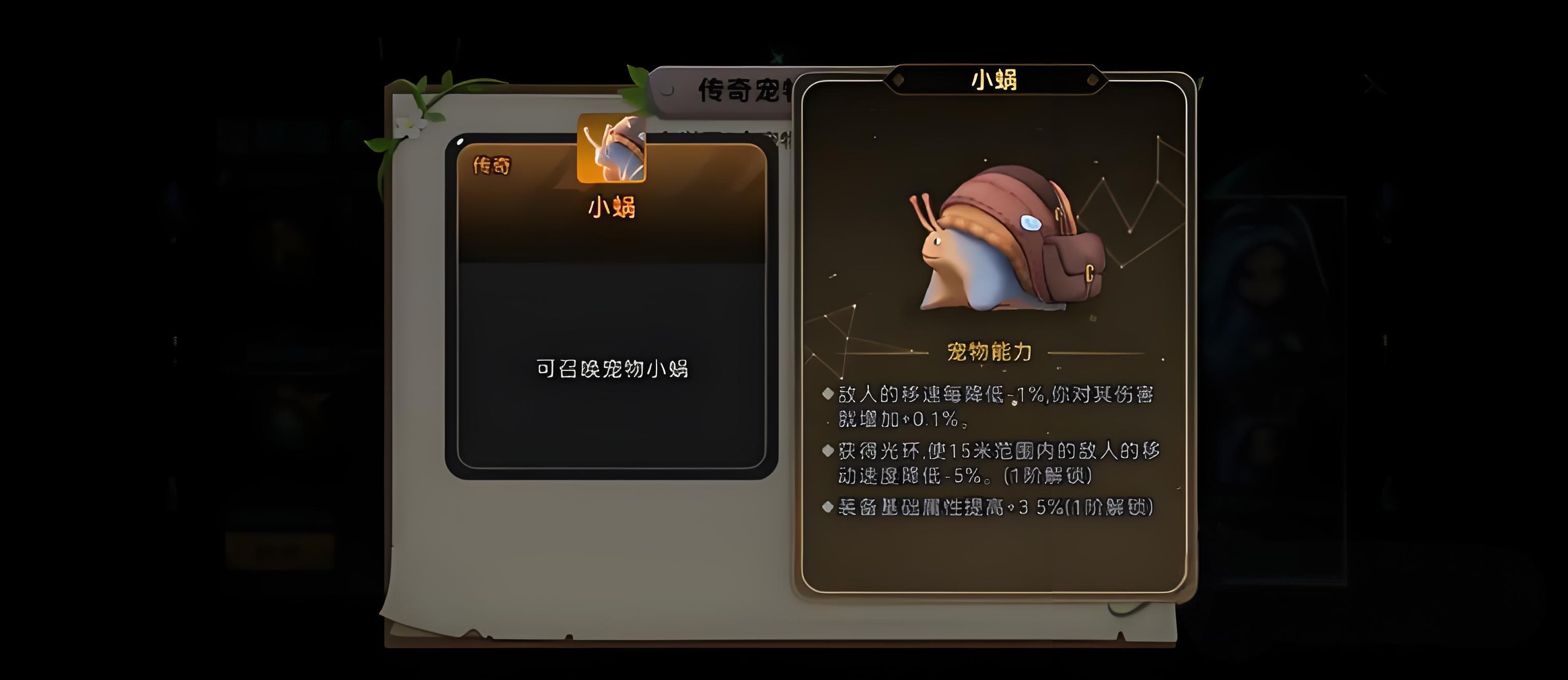Tap the 小蜗 snail icon thumbnail
Screen dimensions: 1568x680
tap(611, 148)
